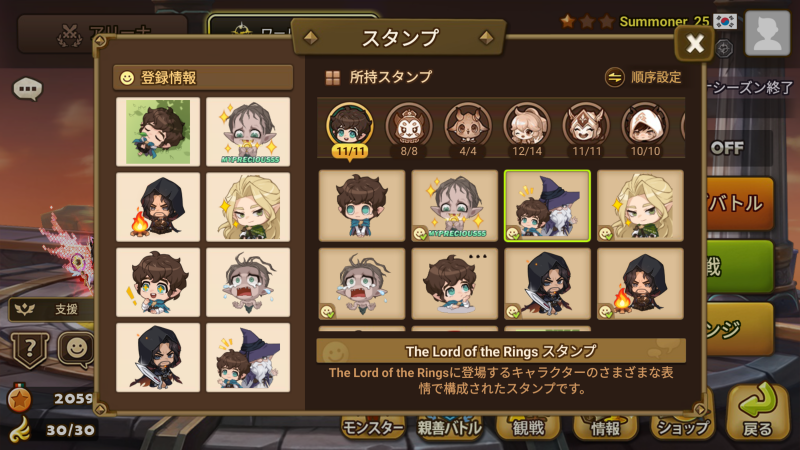Open the chat speech bubble icon
Viewport: 800px width, 450px height.
point(27,89)
